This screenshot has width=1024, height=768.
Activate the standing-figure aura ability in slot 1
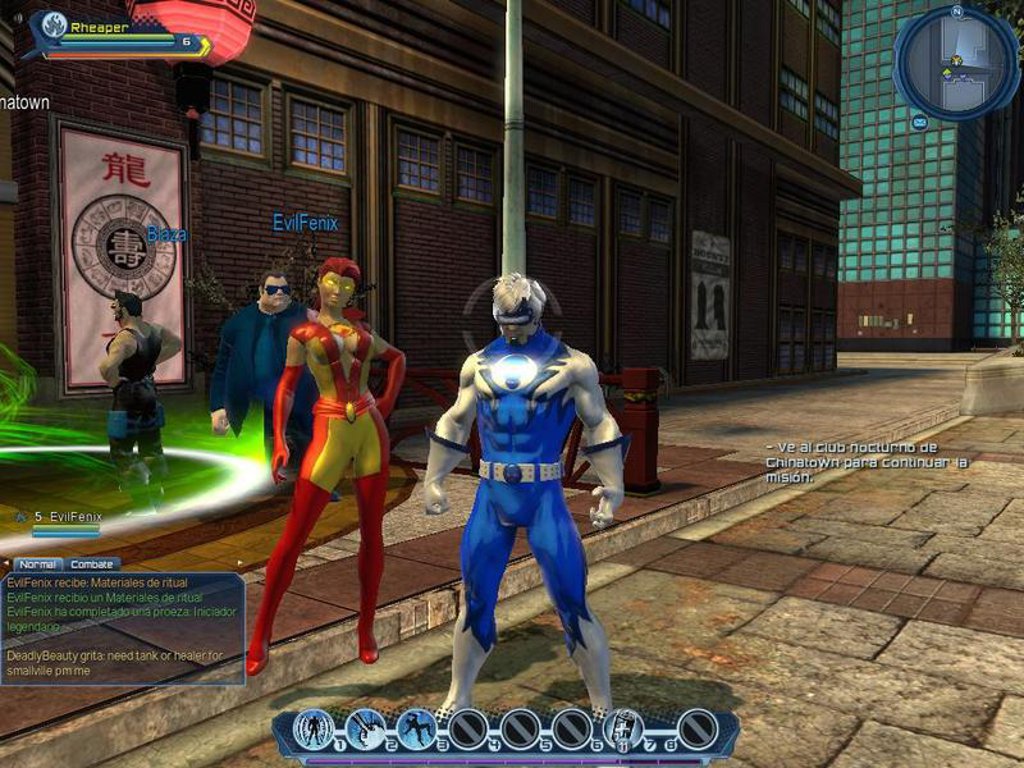pos(313,729)
